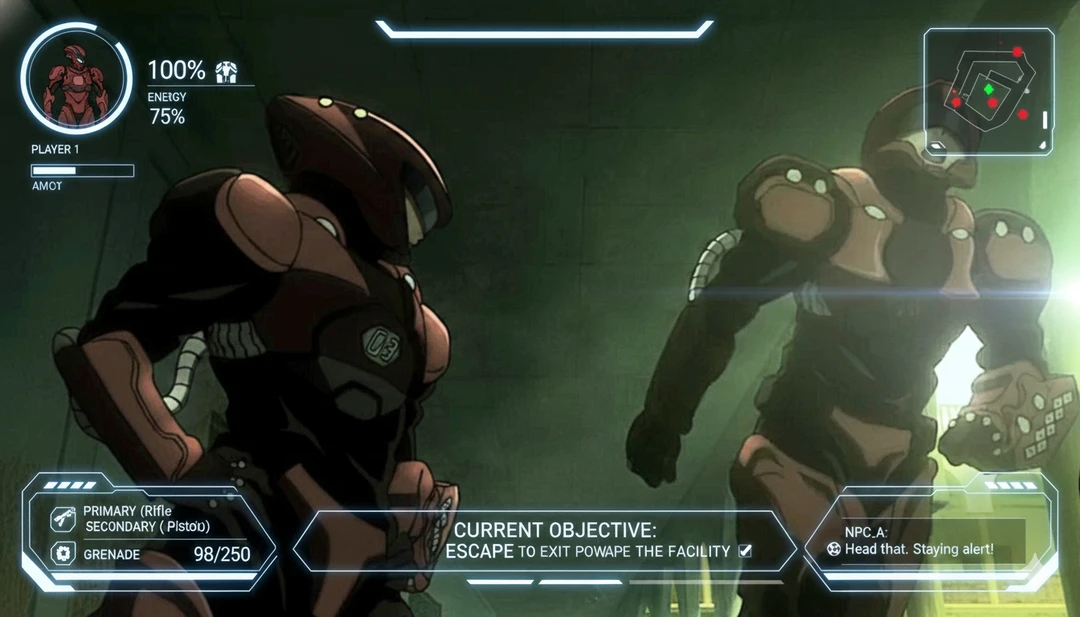
Task: Click the NPC_A speaker icon
Action: pyautogui.click(x=834, y=549)
